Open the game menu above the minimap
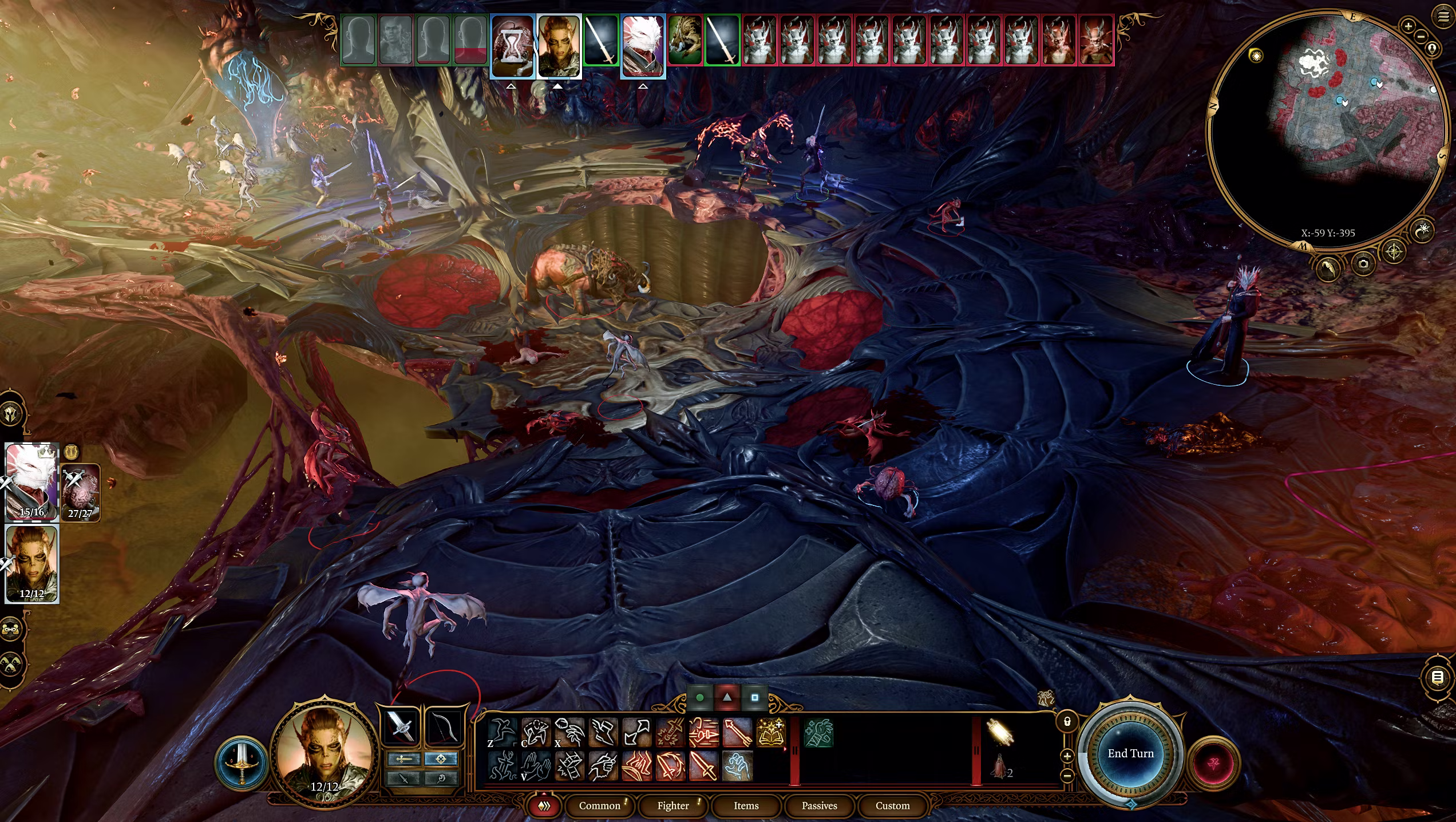Image resolution: width=1456 pixels, height=822 pixels. pyautogui.click(x=1443, y=16)
